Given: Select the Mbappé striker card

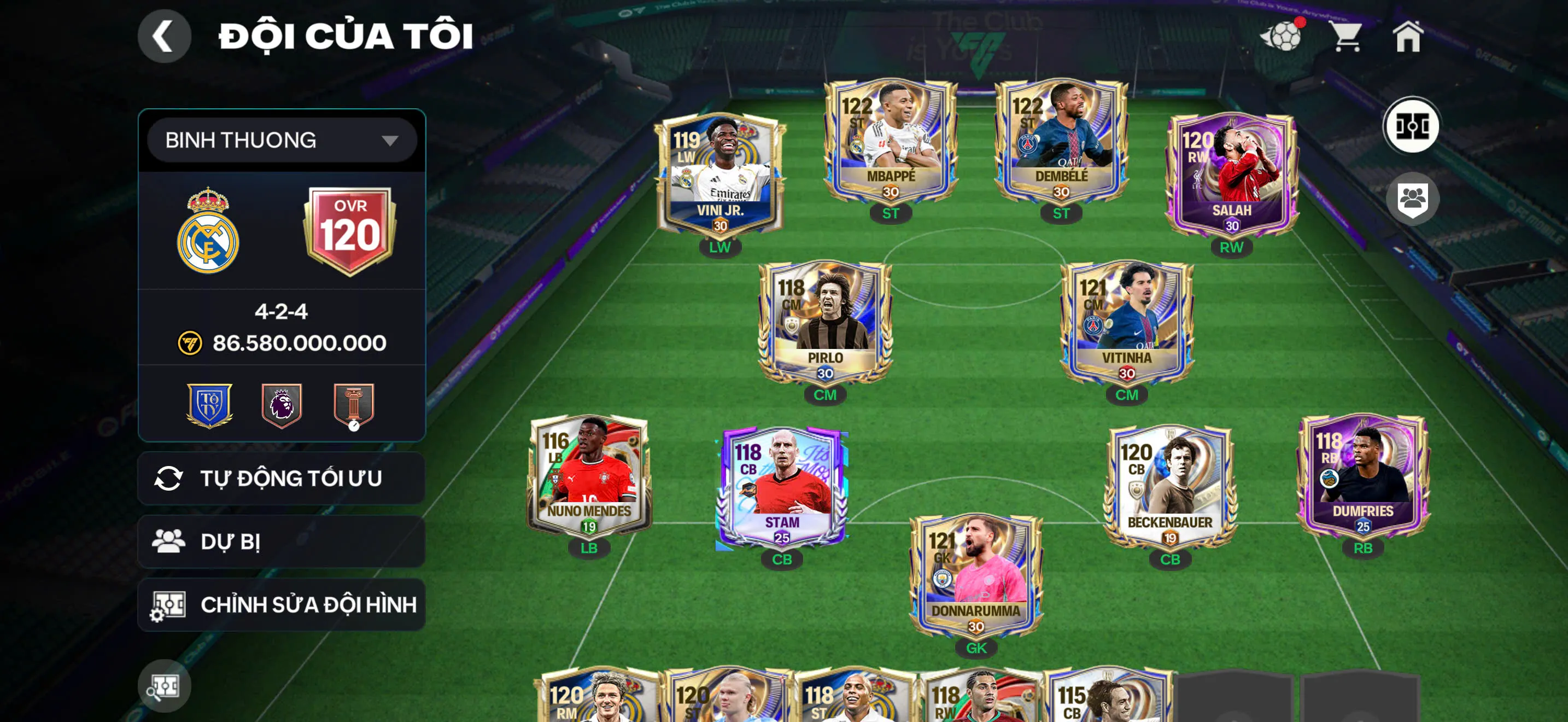Looking at the screenshot, I should coord(891,143).
